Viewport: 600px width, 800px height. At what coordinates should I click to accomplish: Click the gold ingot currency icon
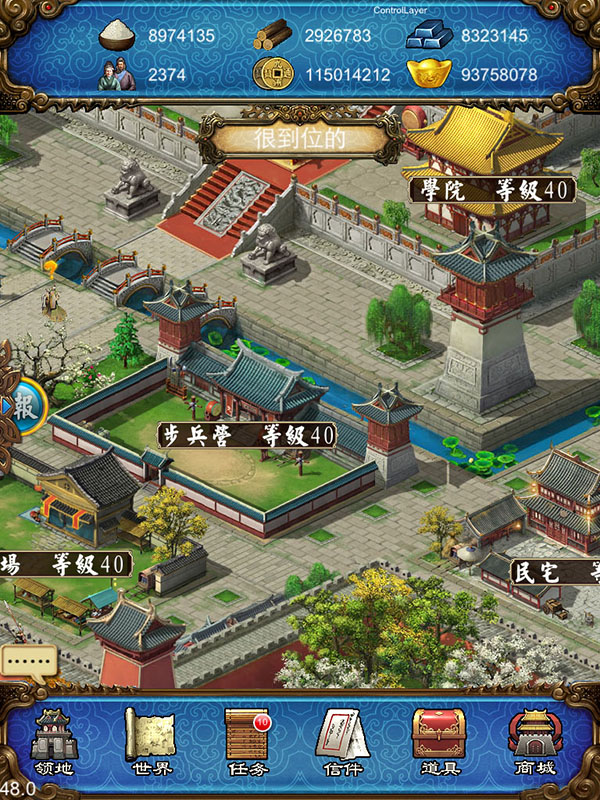428,74
